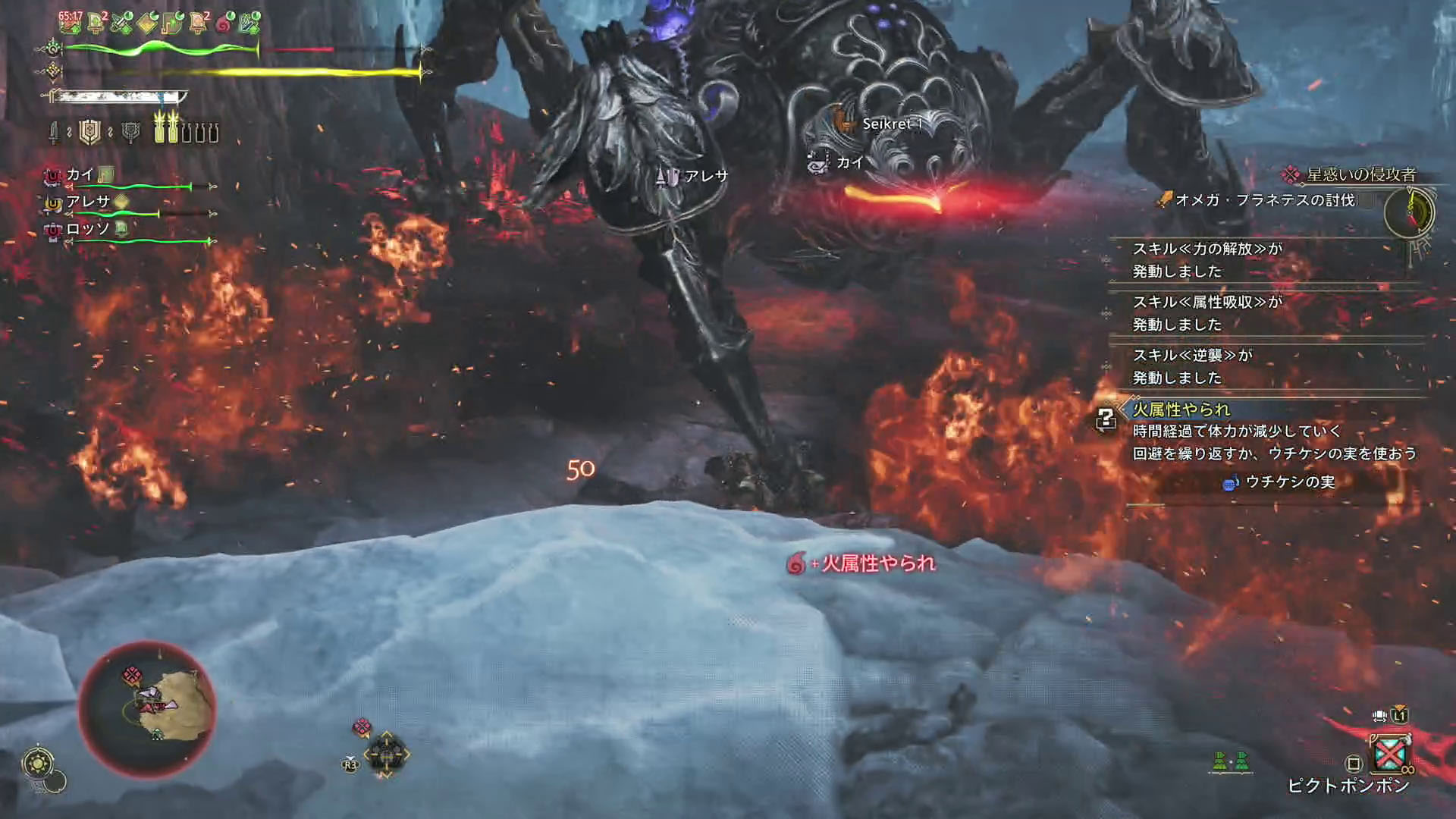This screenshot has width=1456, height=819.
Task: Click the sun time-of-day icon
Action: (38, 763)
